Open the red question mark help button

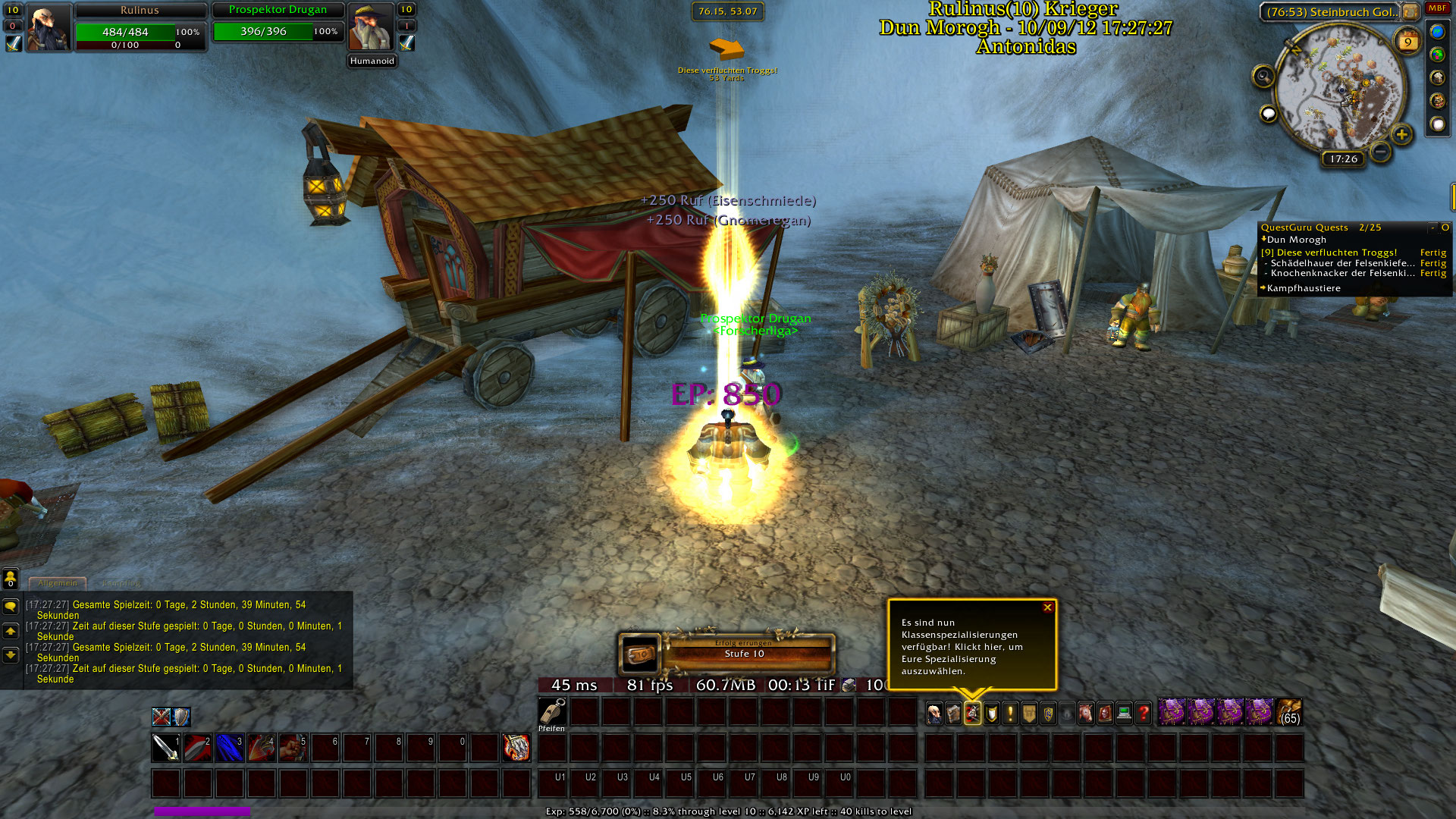click(1143, 713)
